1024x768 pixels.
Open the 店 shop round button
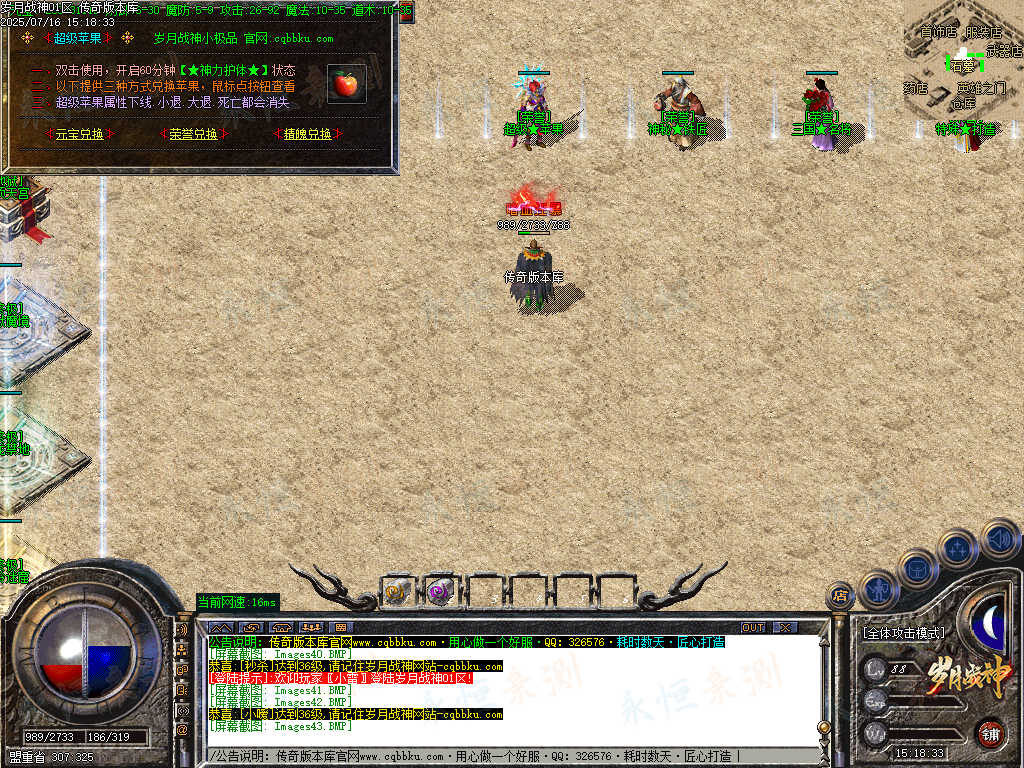click(838, 596)
